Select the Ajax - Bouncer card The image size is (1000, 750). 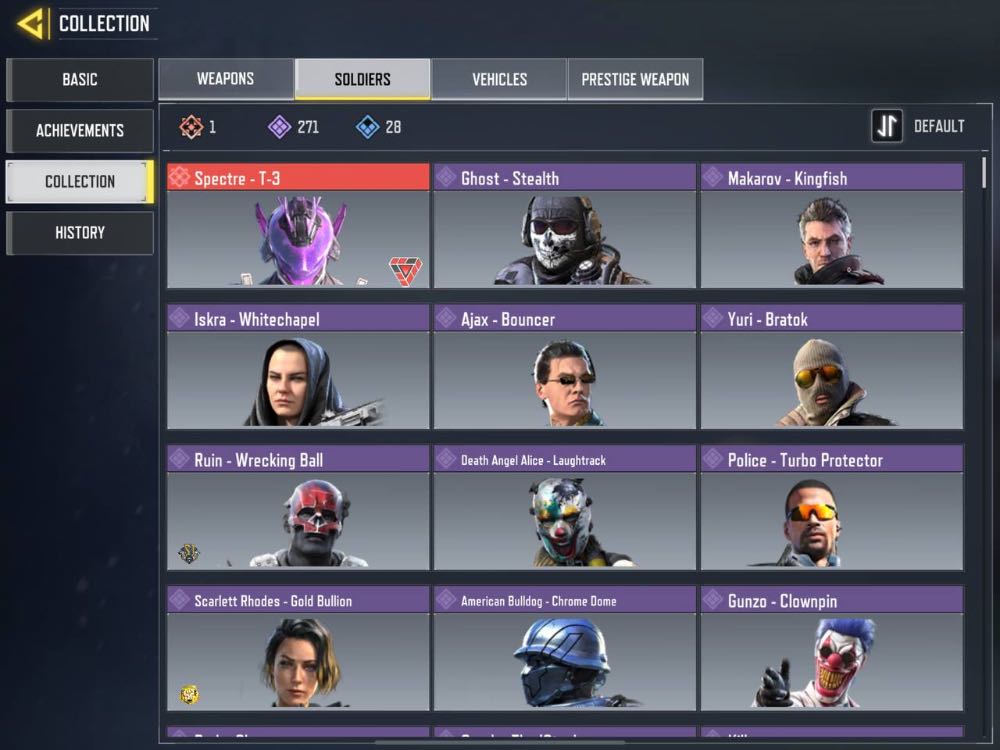pyautogui.click(x=564, y=367)
